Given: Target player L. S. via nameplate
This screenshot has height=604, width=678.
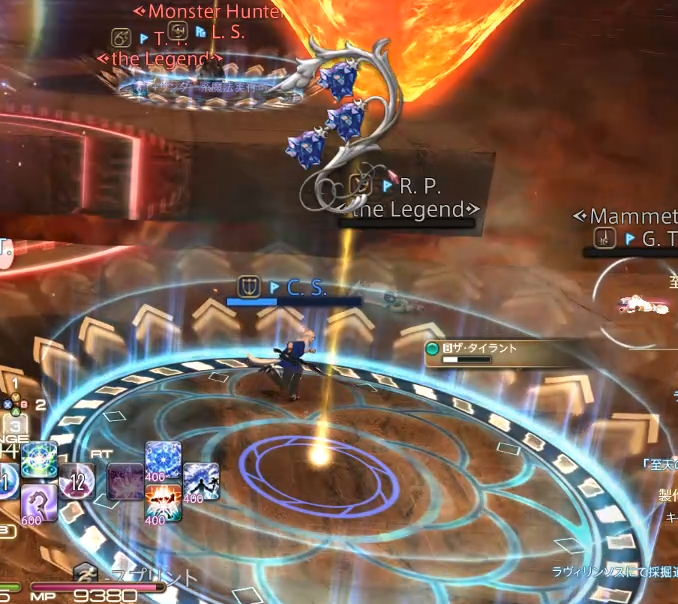Looking at the screenshot, I should point(227,33).
